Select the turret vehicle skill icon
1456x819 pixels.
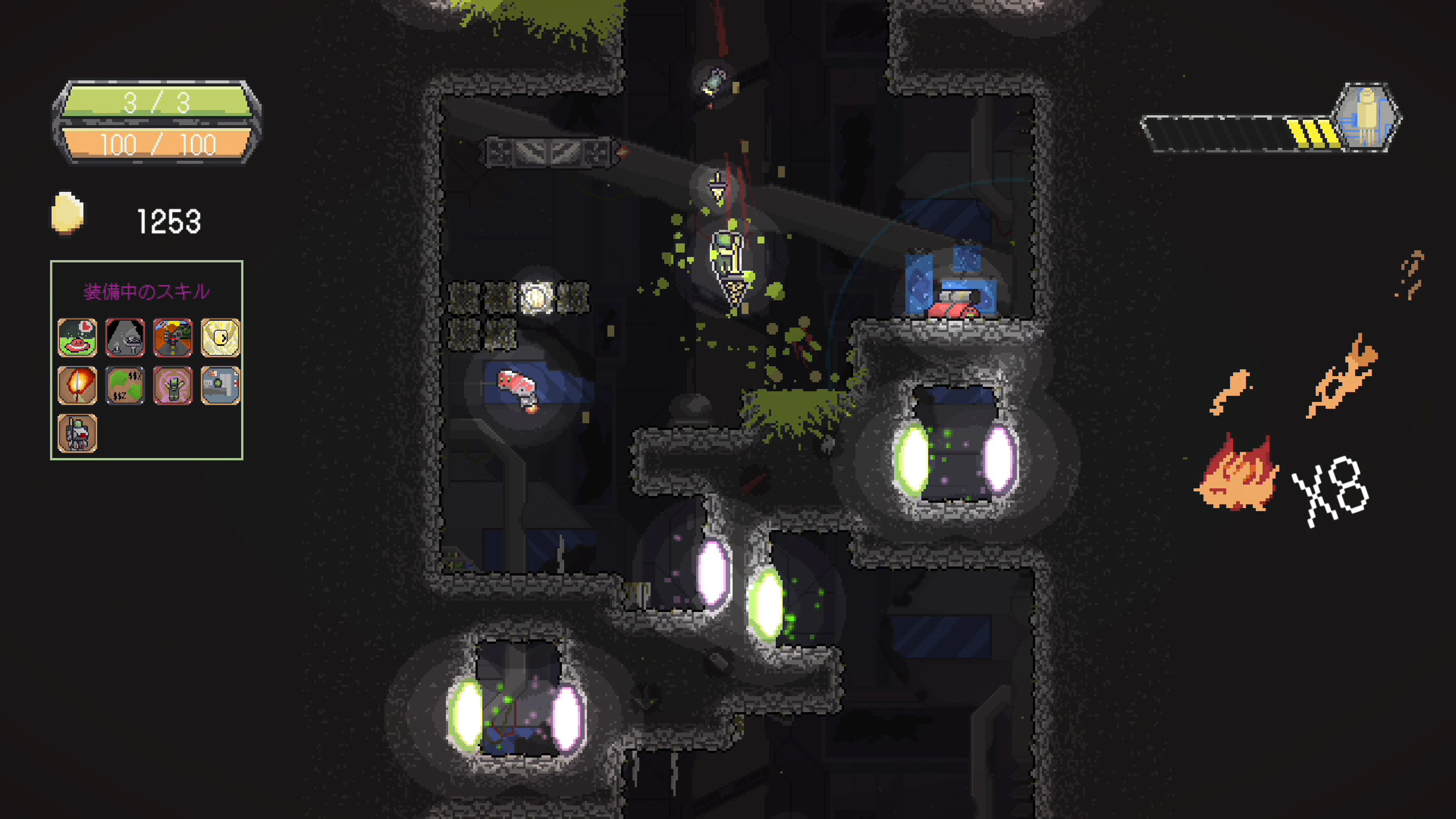point(173,337)
